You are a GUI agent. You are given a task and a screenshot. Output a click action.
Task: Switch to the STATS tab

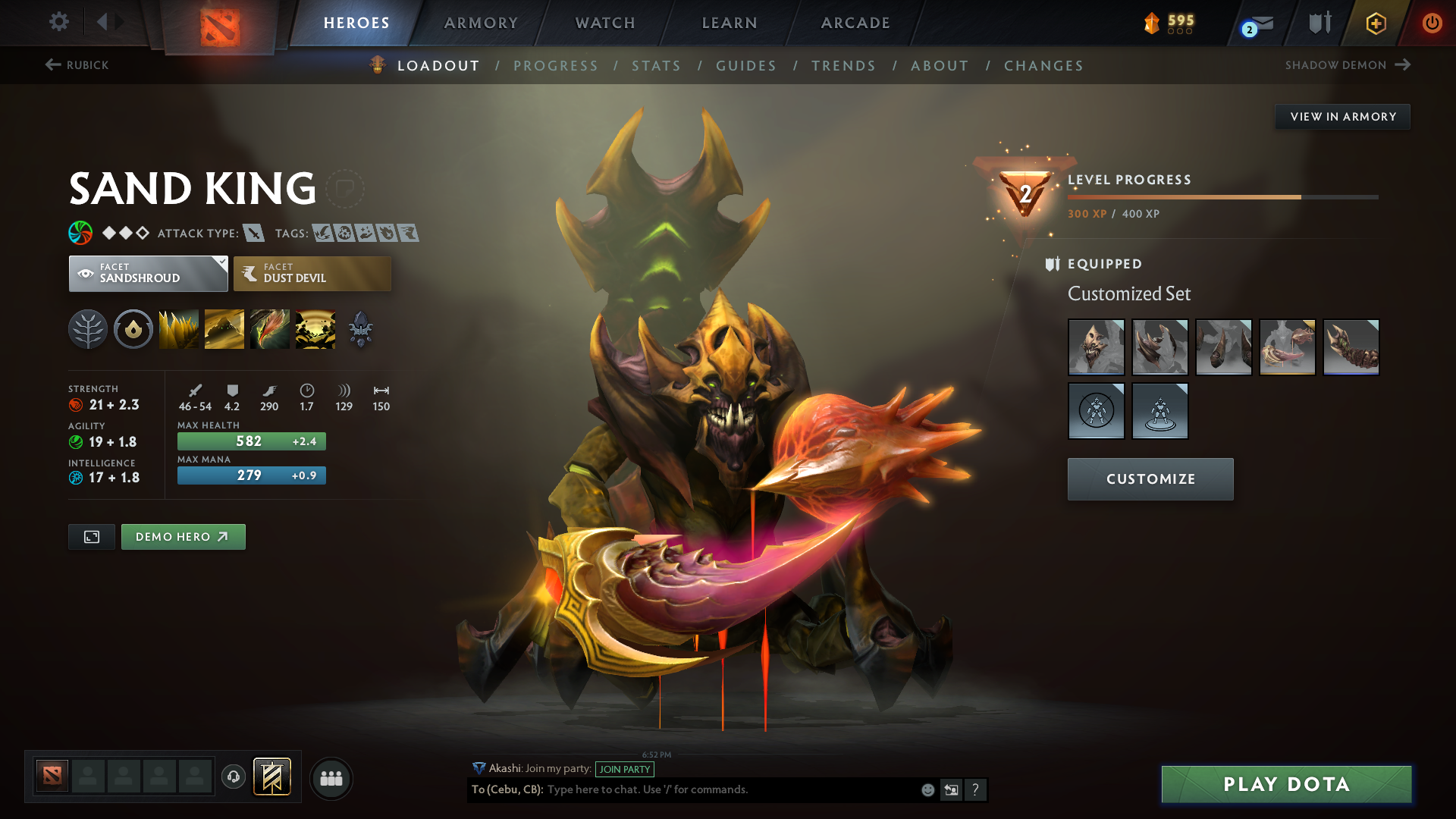coord(657,66)
